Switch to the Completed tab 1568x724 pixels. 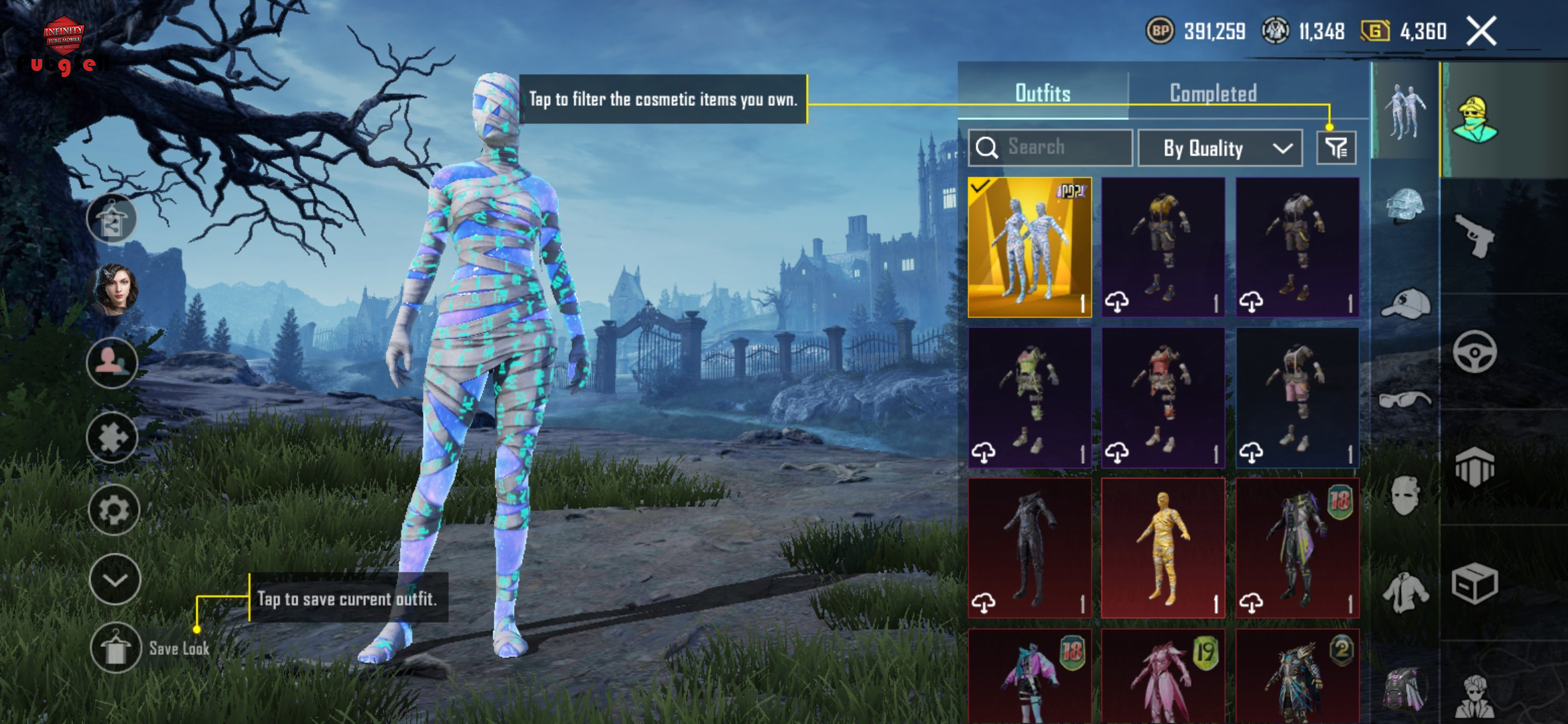(1213, 93)
